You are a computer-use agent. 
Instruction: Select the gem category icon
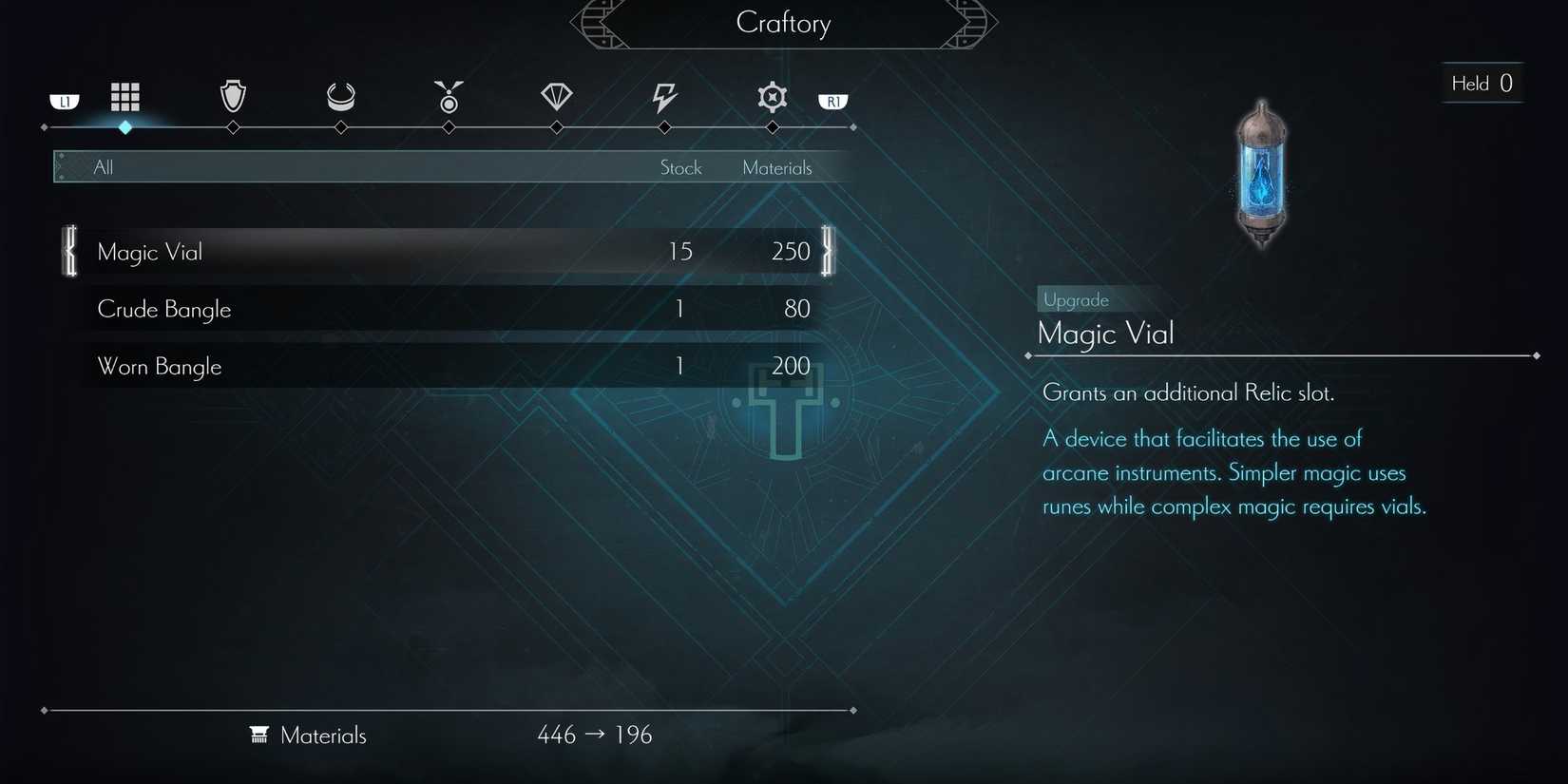(556, 96)
